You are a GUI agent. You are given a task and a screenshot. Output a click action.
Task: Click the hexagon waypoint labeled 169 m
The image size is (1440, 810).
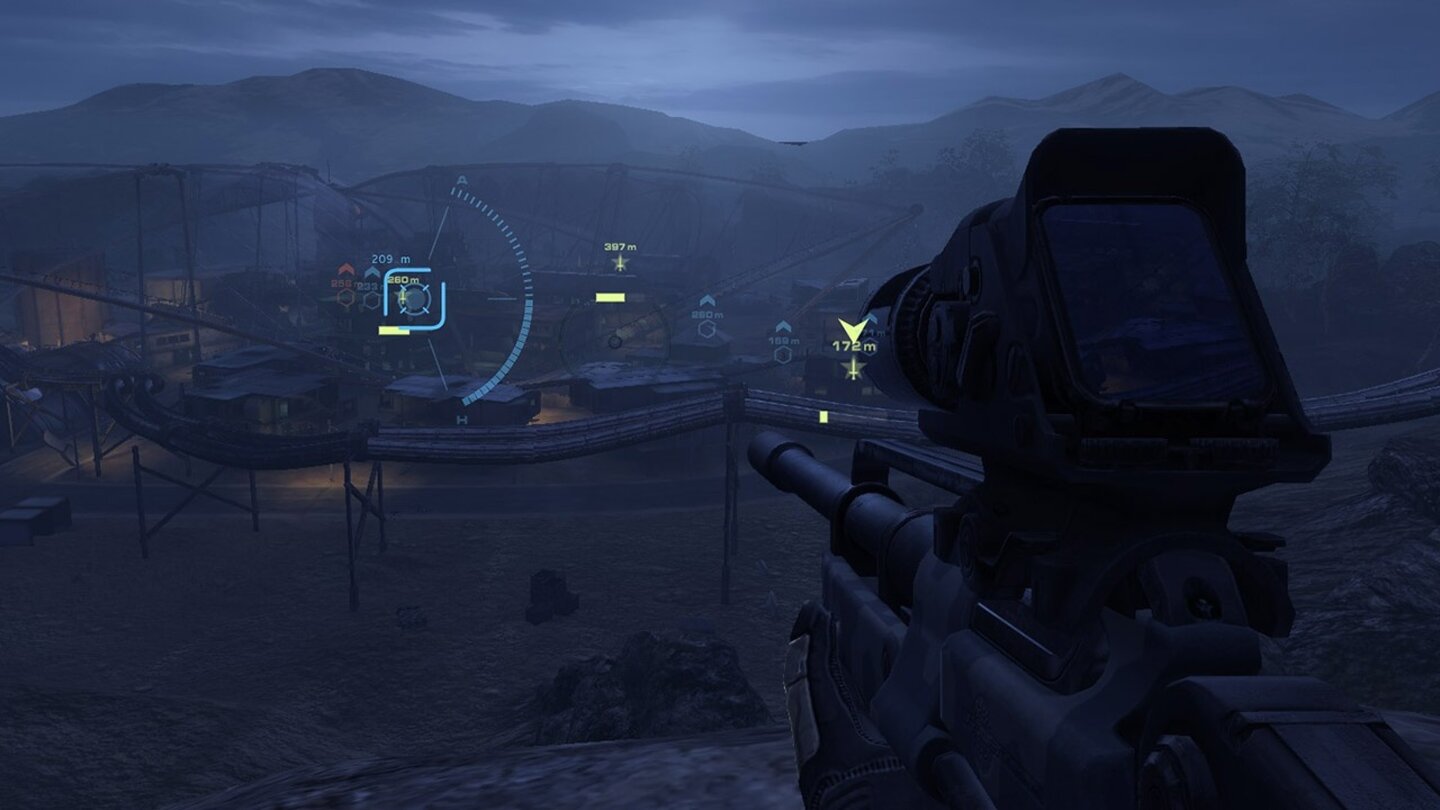tap(783, 353)
